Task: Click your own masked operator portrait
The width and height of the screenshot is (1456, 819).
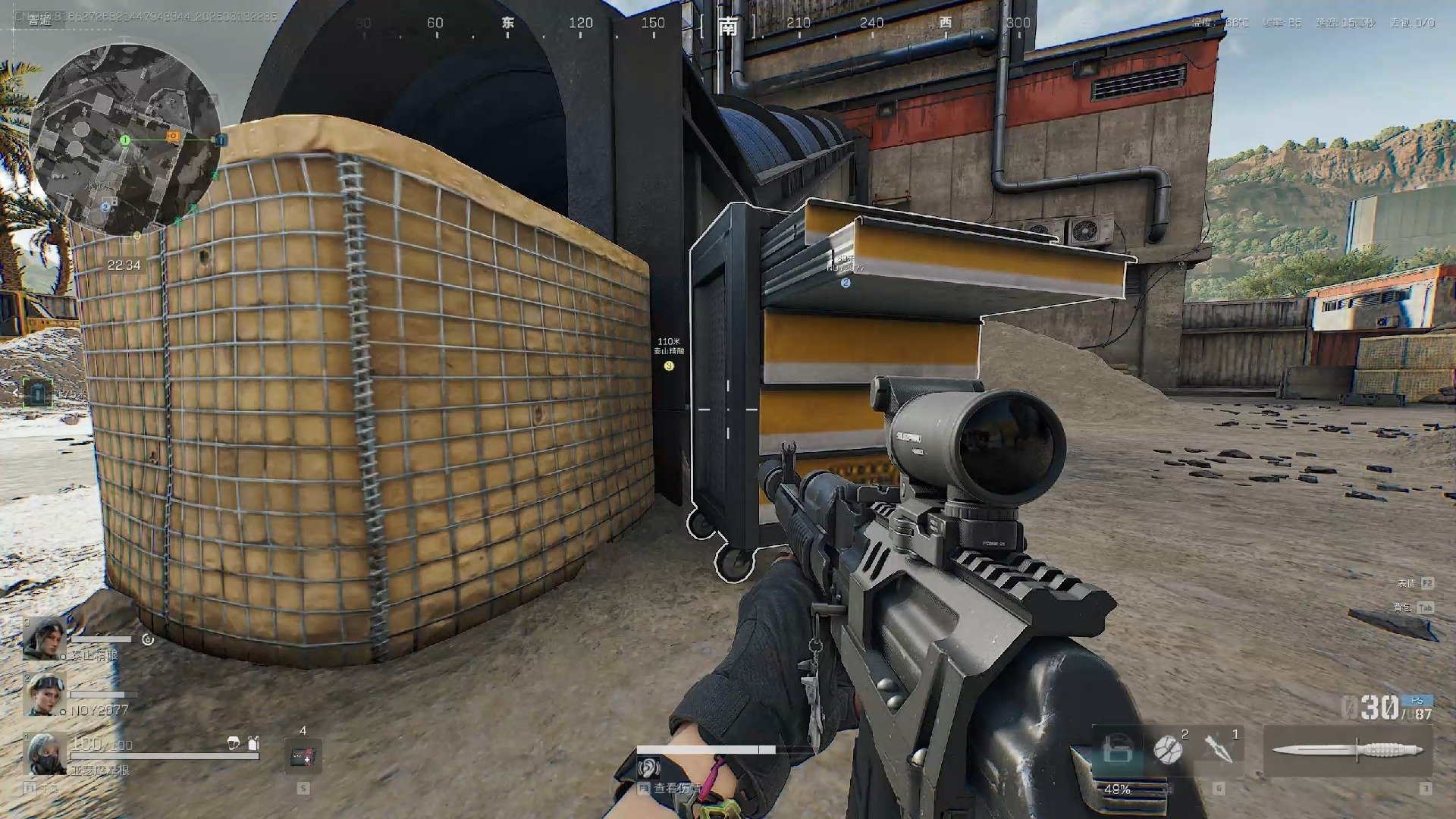Action: click(45, 754)
